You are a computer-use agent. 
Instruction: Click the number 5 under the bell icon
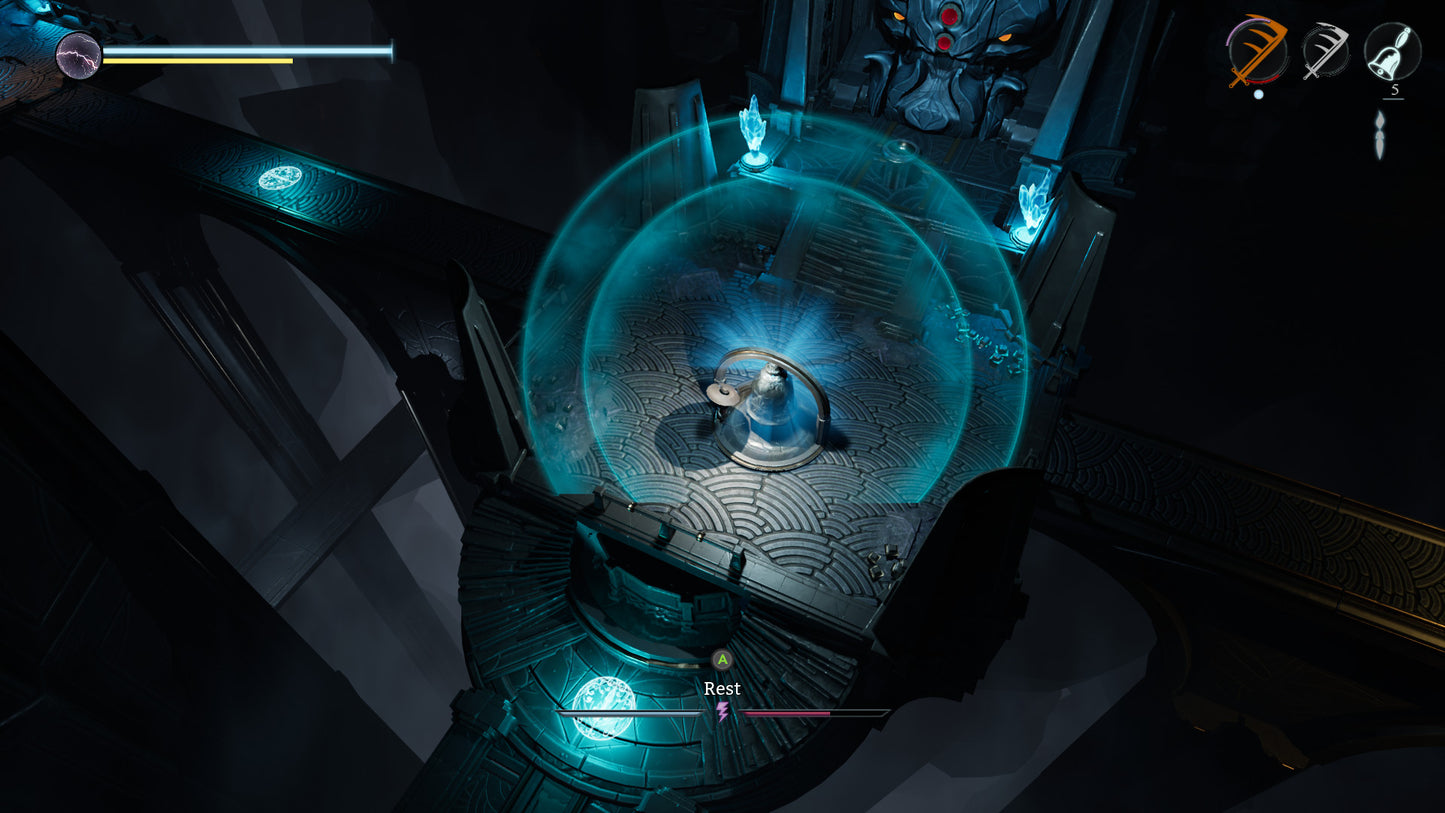pyautogui.click(x=1394, y=88)
